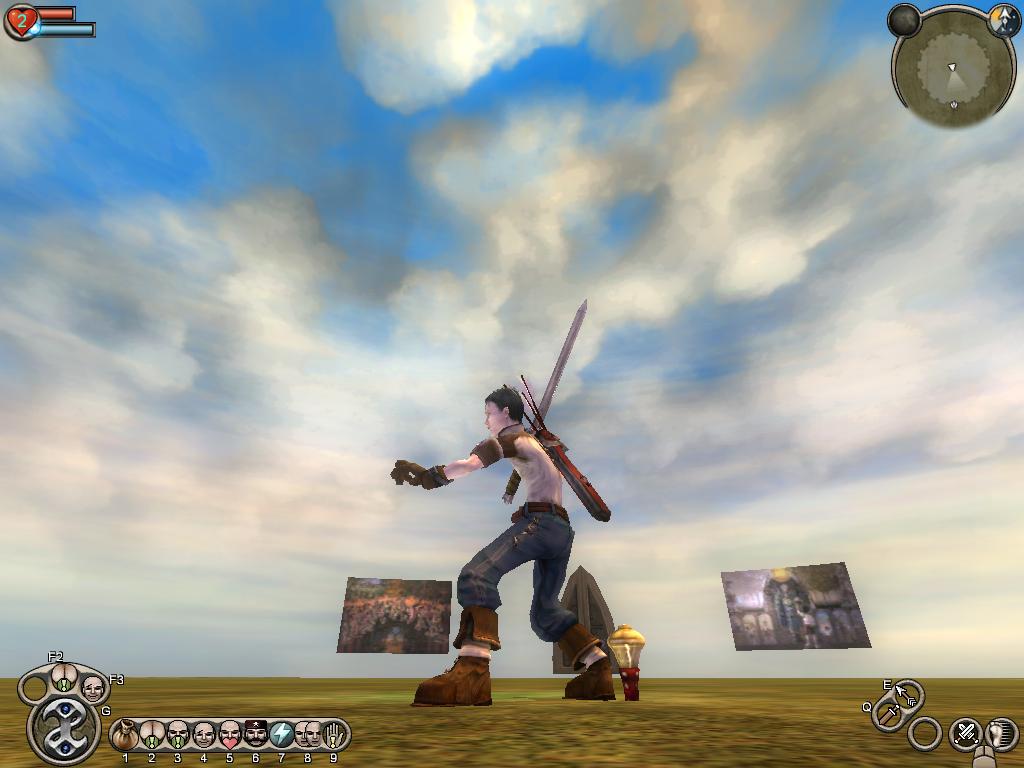The image size is (1024, 768).
Task: Activate the lightning bolt spell in slot 7
Action: pos(281,736)
